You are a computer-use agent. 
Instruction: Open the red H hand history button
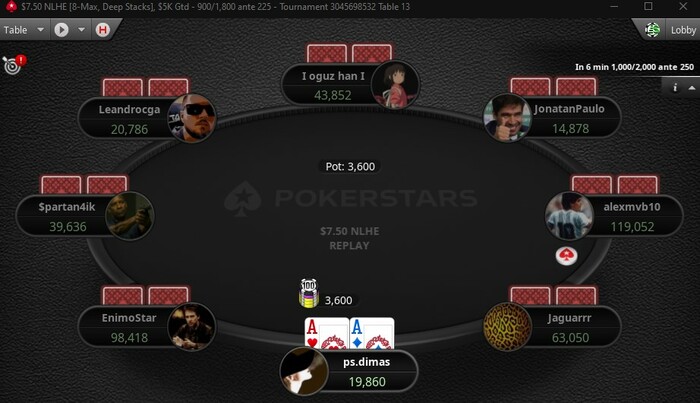(x=102, y=30)
